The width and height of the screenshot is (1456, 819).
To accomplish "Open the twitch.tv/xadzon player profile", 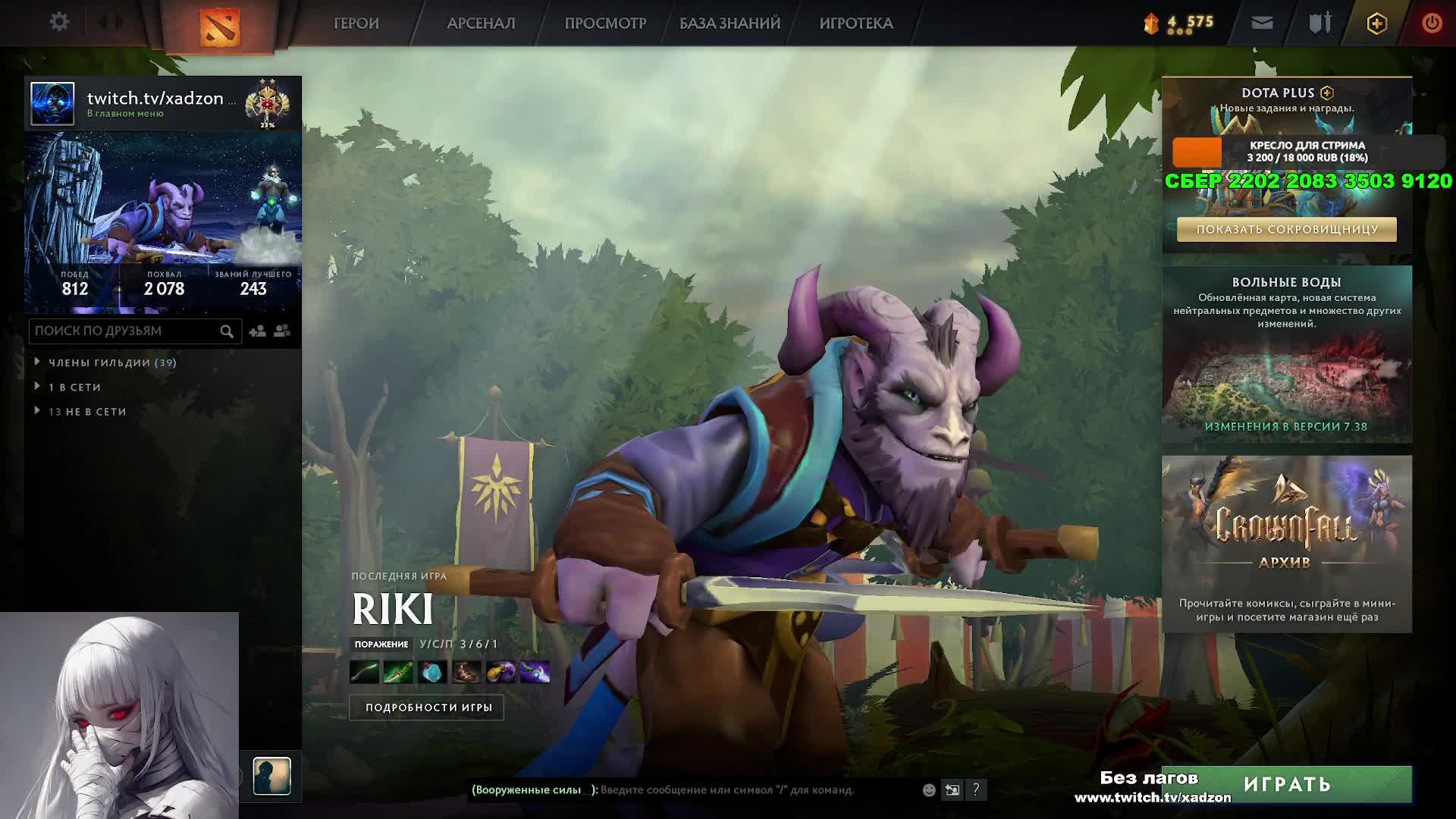I will click(161, 99).
